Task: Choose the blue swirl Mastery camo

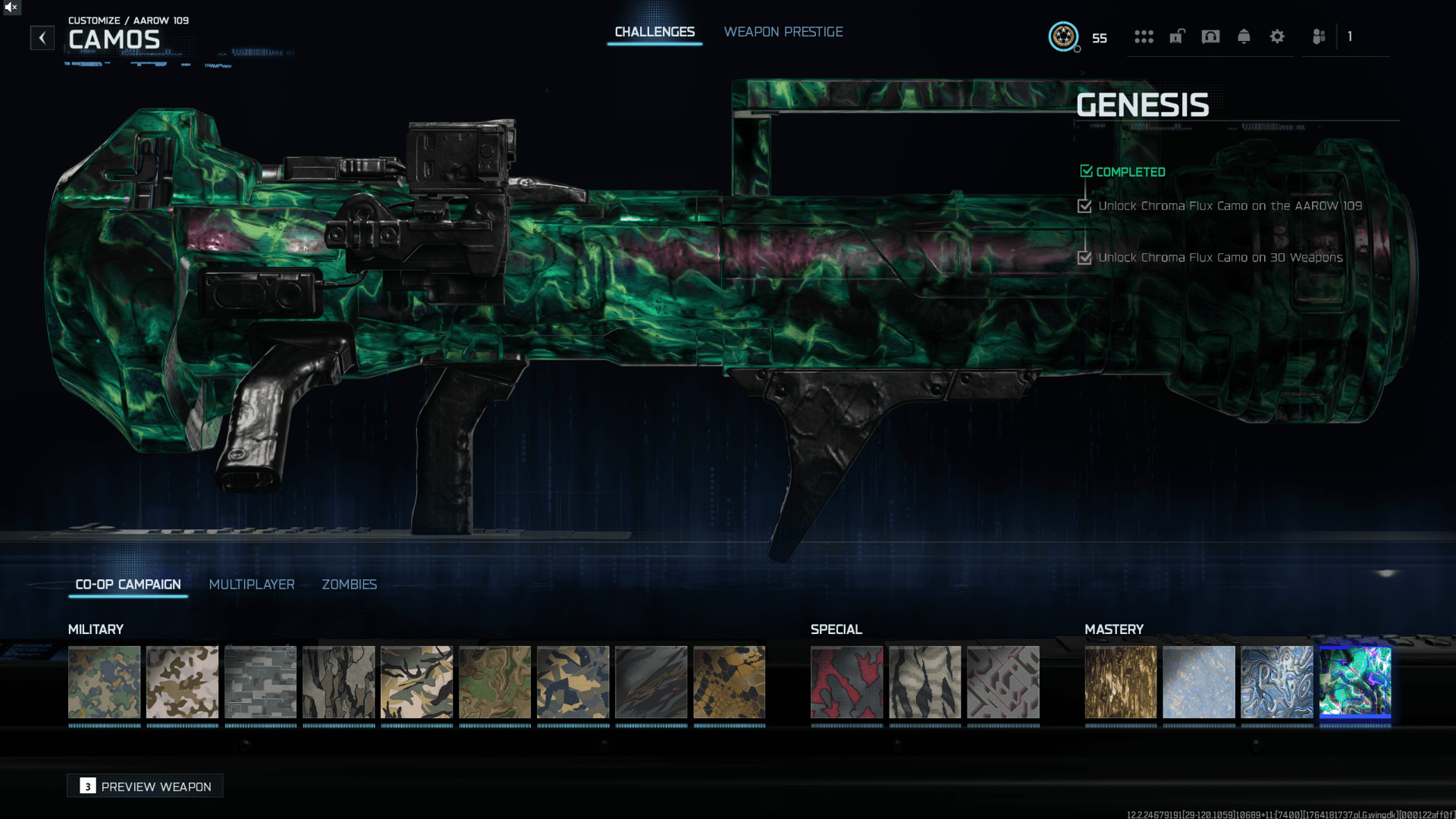Action: click(1276, 682)
